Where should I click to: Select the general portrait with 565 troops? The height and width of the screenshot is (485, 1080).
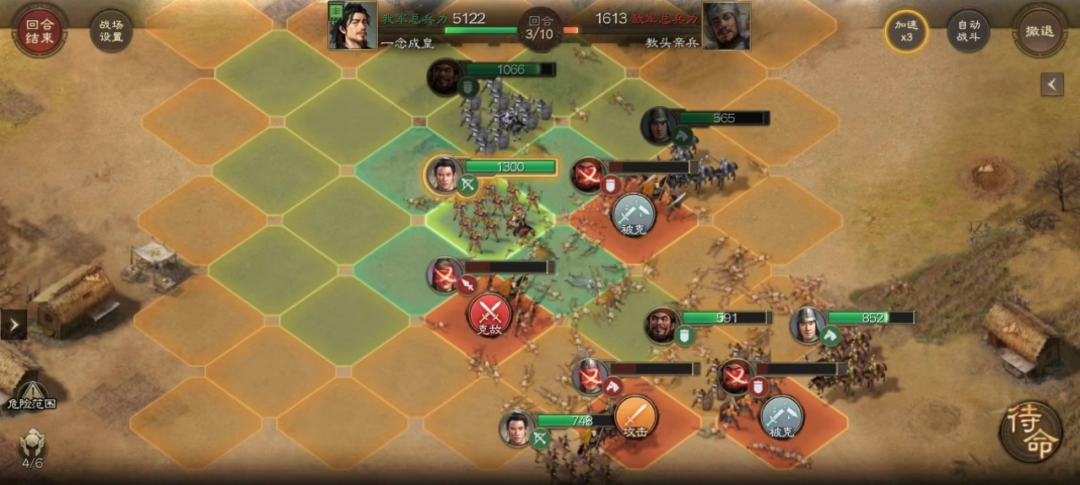(659, 125)
